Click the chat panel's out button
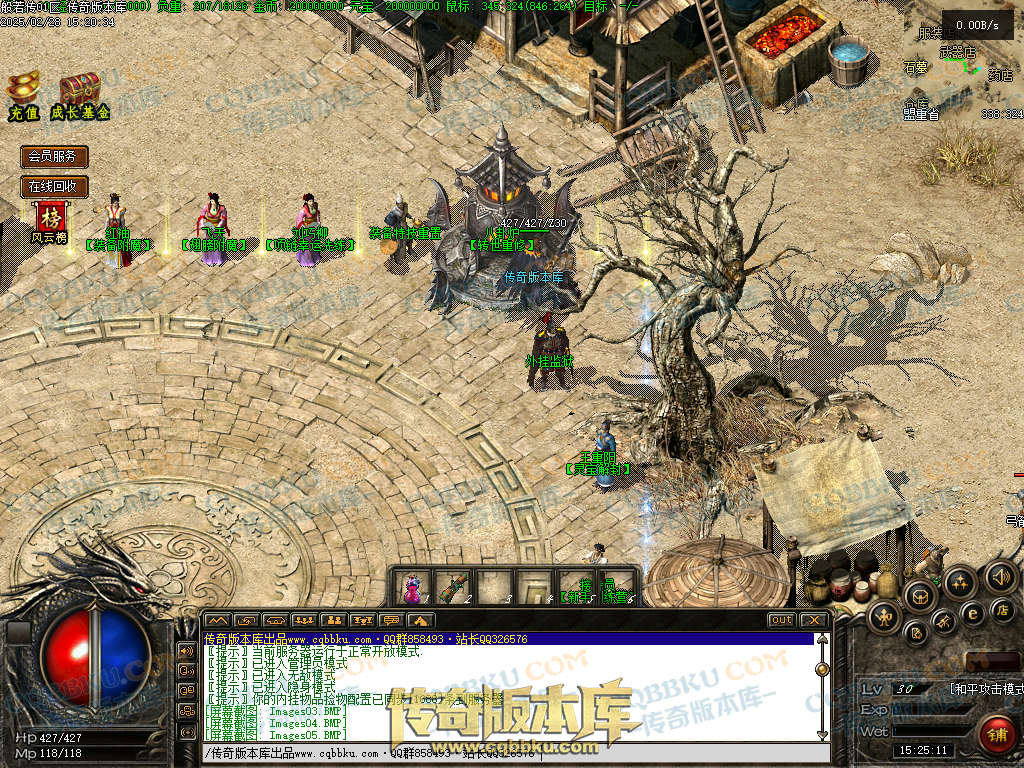 (x=781, y=620)
